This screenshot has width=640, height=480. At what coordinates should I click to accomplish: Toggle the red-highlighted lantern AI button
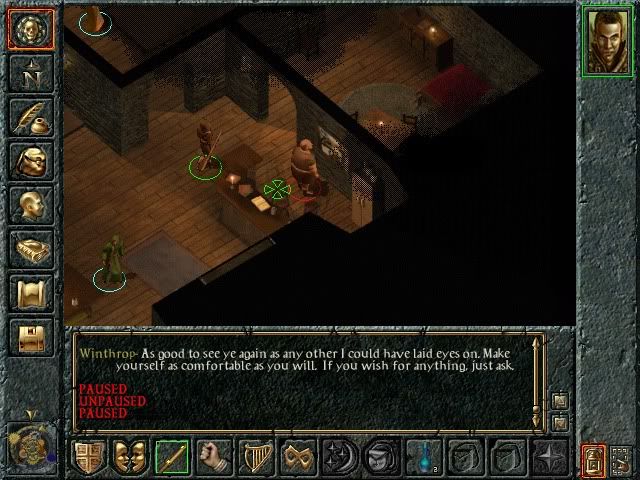tap(593, 459)
